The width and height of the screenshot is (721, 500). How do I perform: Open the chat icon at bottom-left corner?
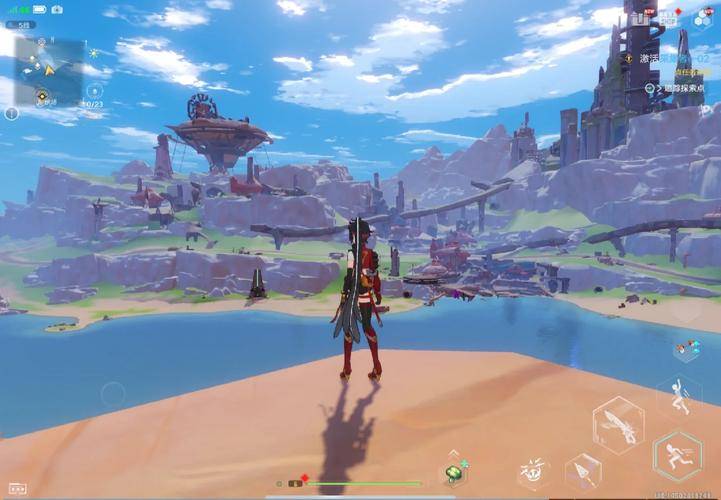17,488
